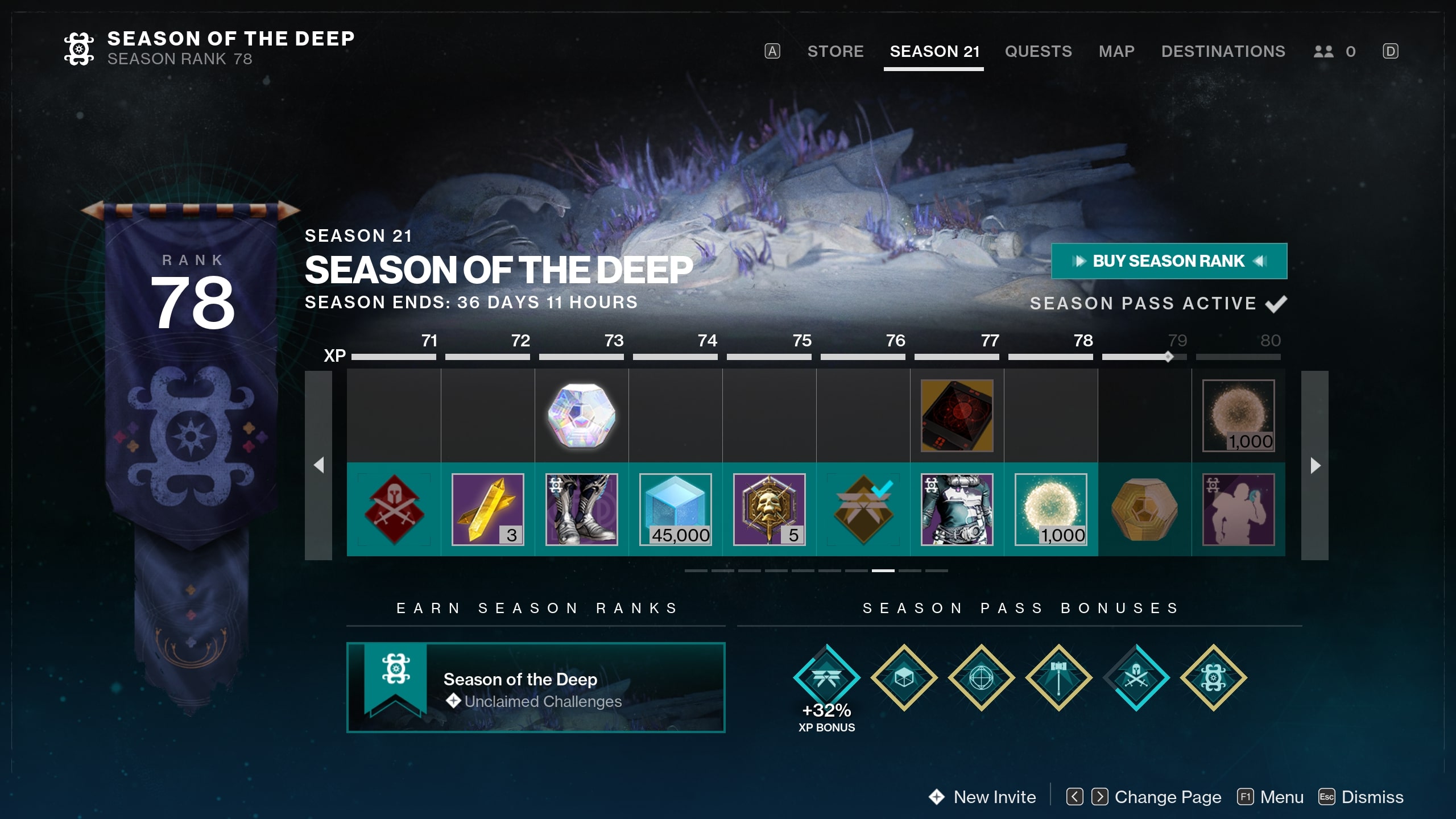This screenshot has width=1456, height=819.
Task: Switch to the QUESTS tab
Action: tap(1039, 51)
